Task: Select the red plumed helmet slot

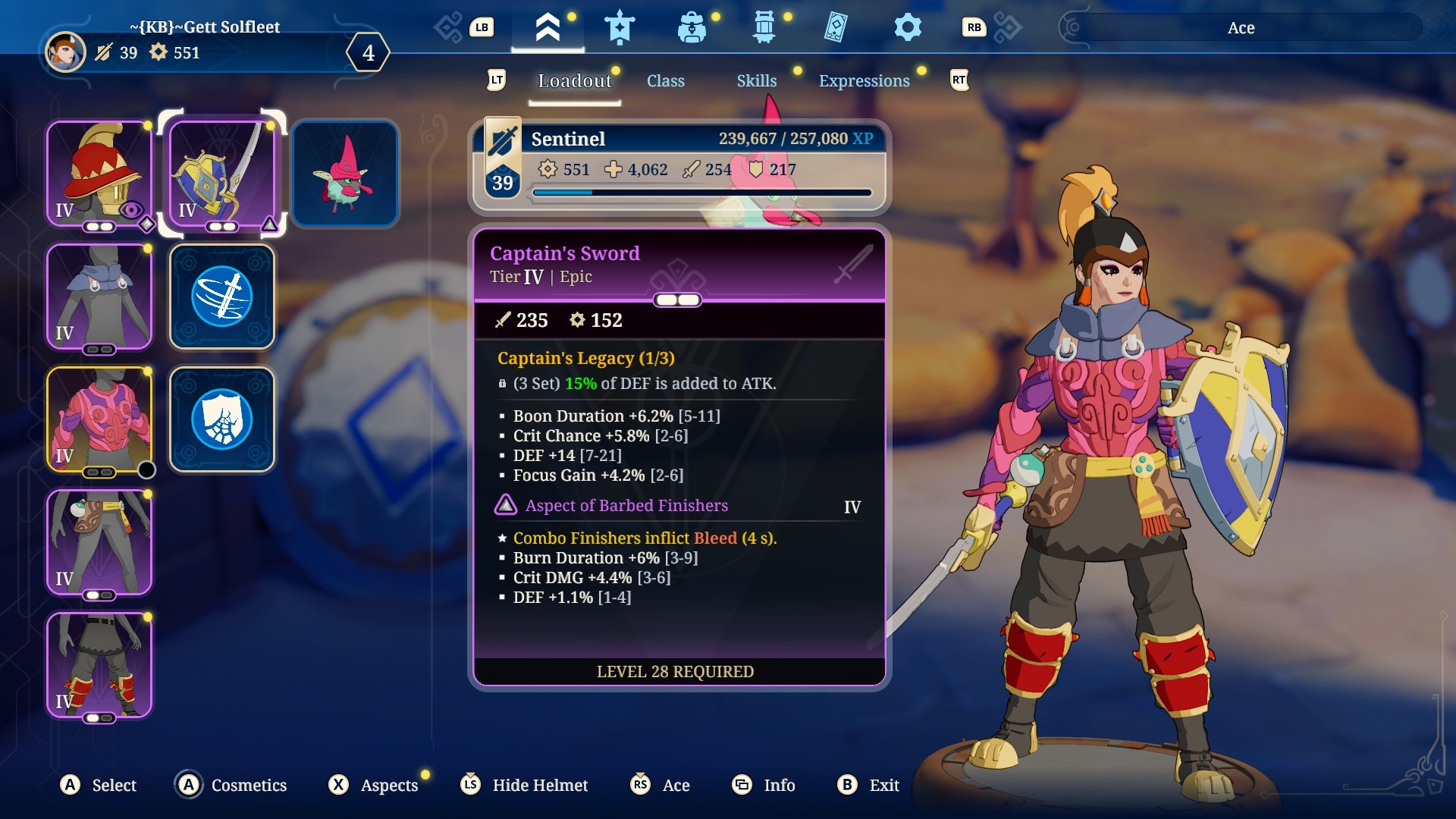Action: pos(99,174)
